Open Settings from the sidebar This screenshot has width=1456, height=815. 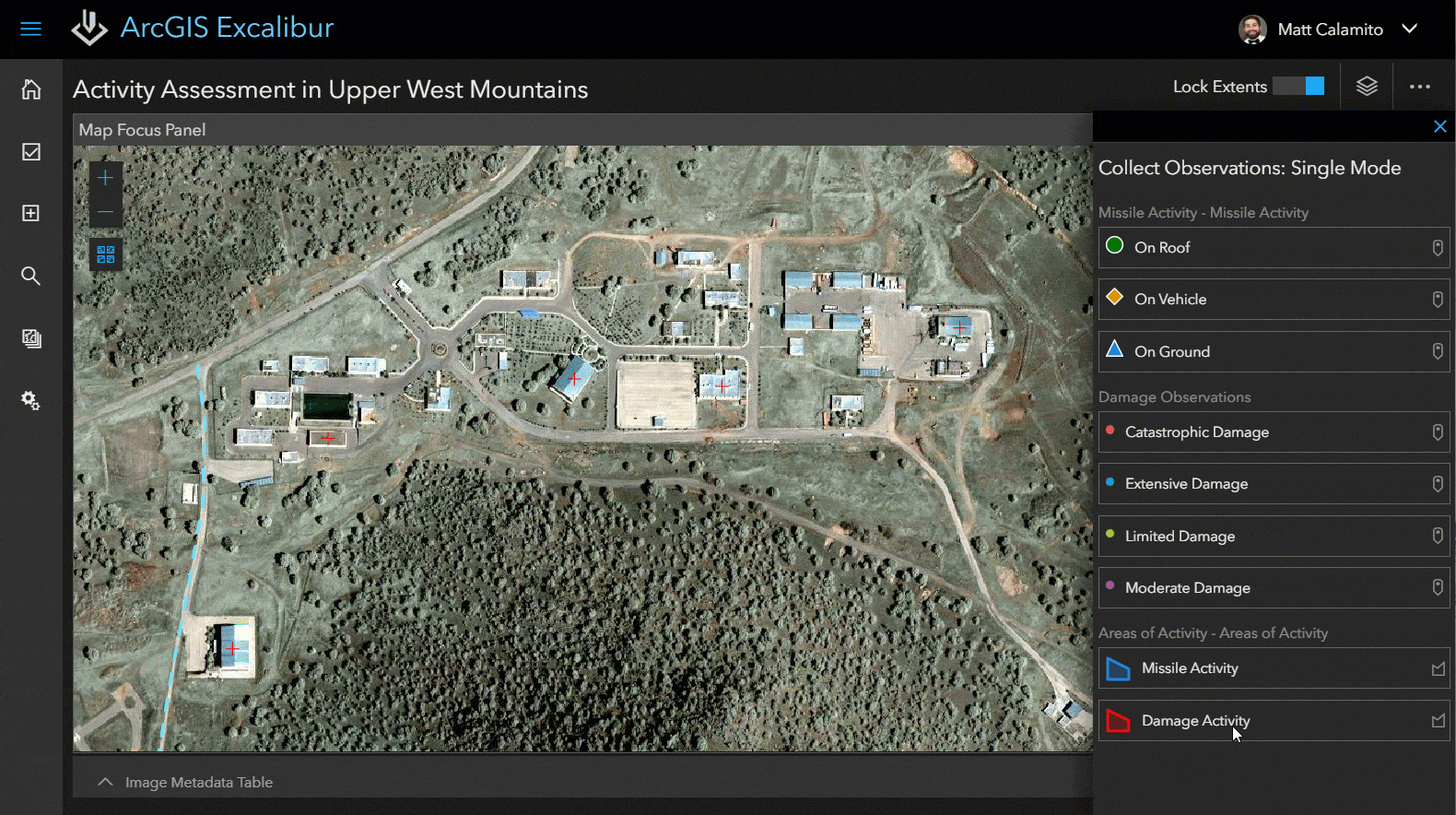pos(30,400)
